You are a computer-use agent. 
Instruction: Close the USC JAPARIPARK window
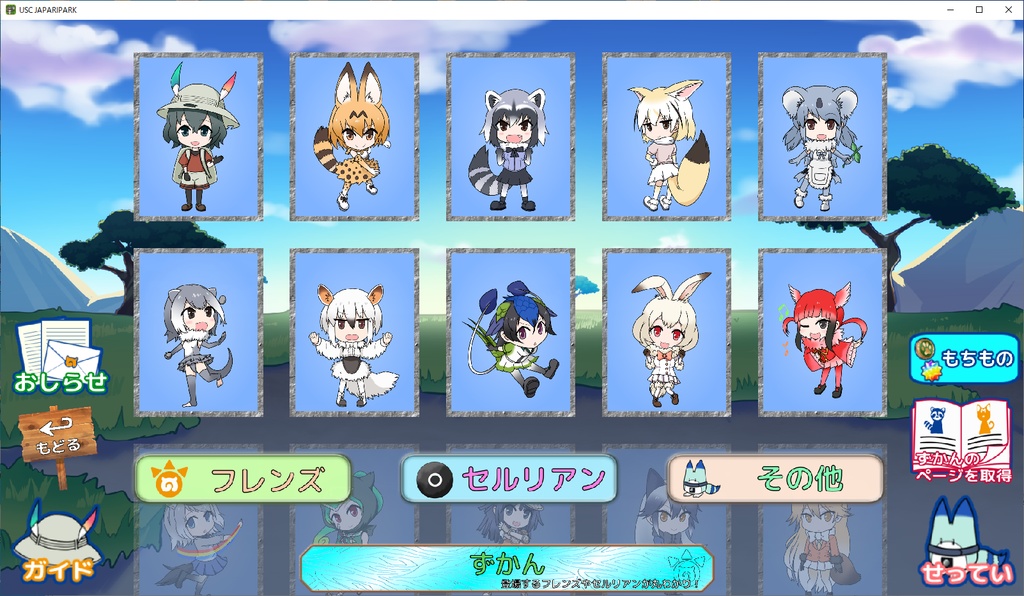1006,9
